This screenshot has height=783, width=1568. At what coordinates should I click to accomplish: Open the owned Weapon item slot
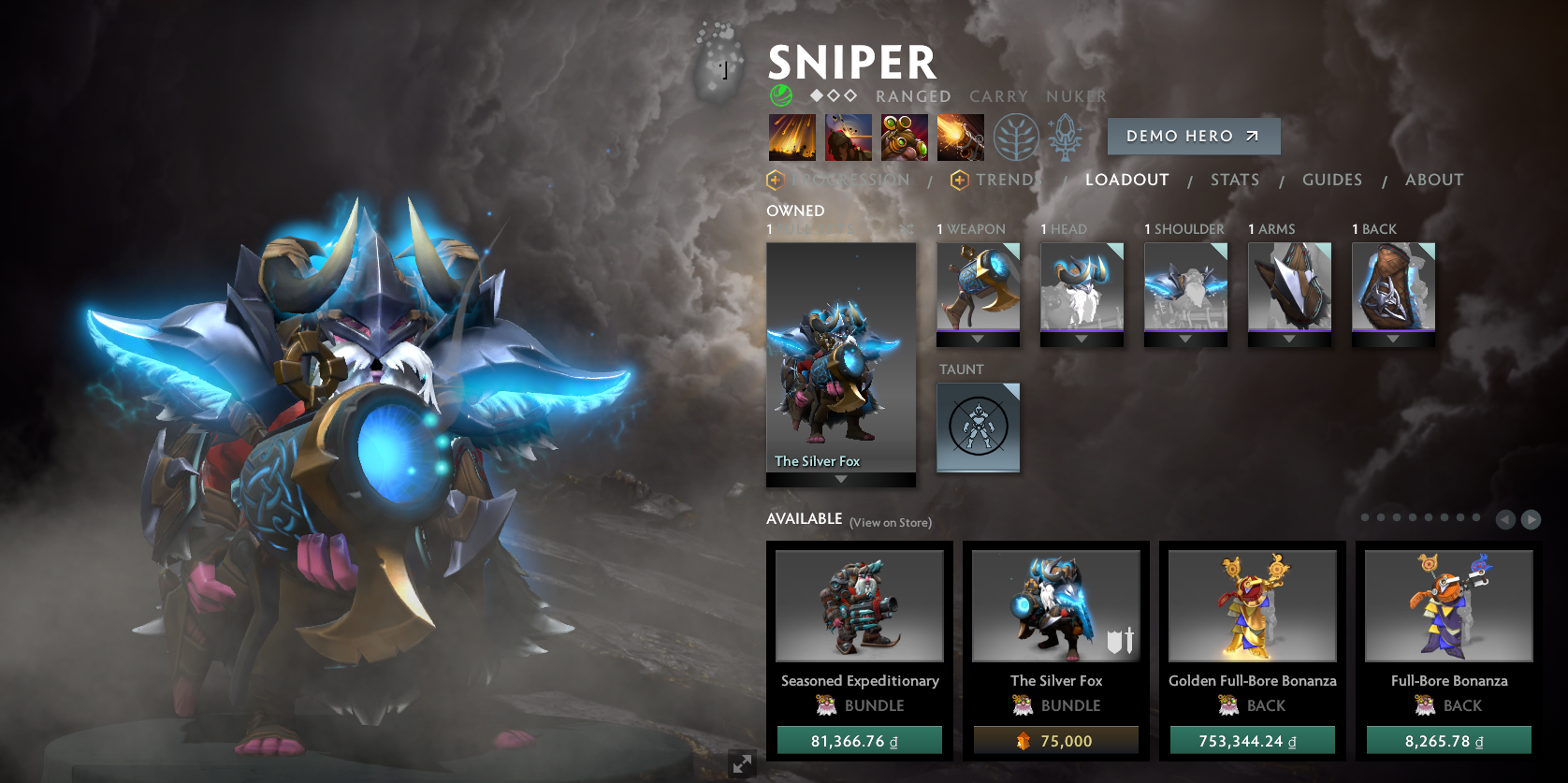tap(978, 288)
